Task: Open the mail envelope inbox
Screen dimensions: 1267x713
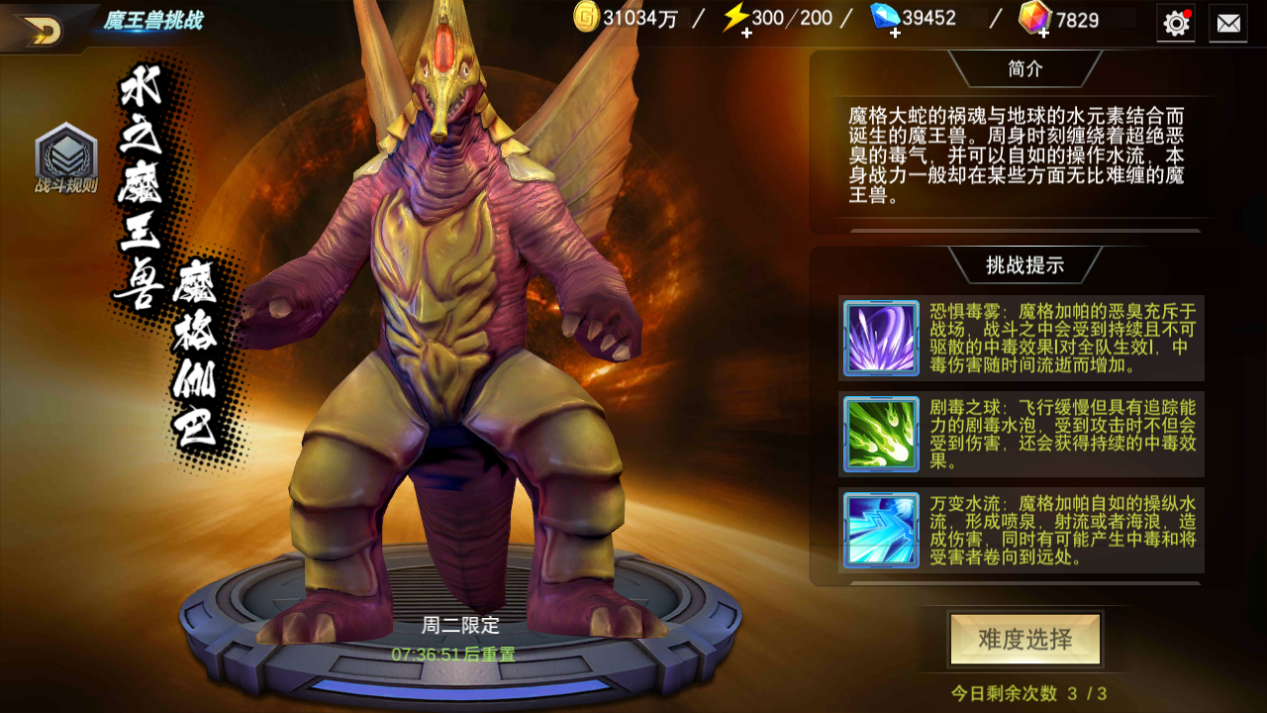Action: coord(1228,23)
